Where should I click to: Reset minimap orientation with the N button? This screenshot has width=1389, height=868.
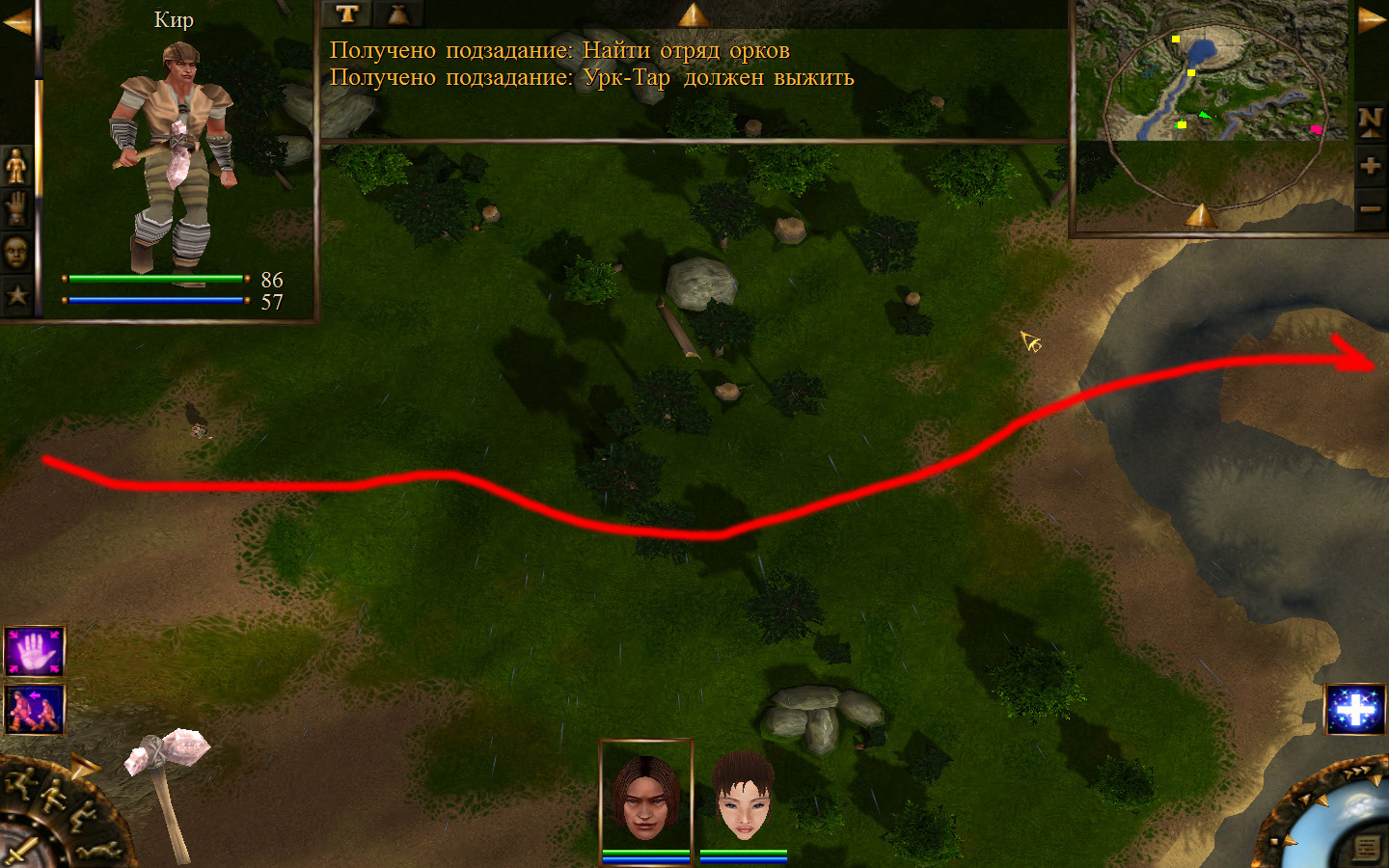[1370, 120]
